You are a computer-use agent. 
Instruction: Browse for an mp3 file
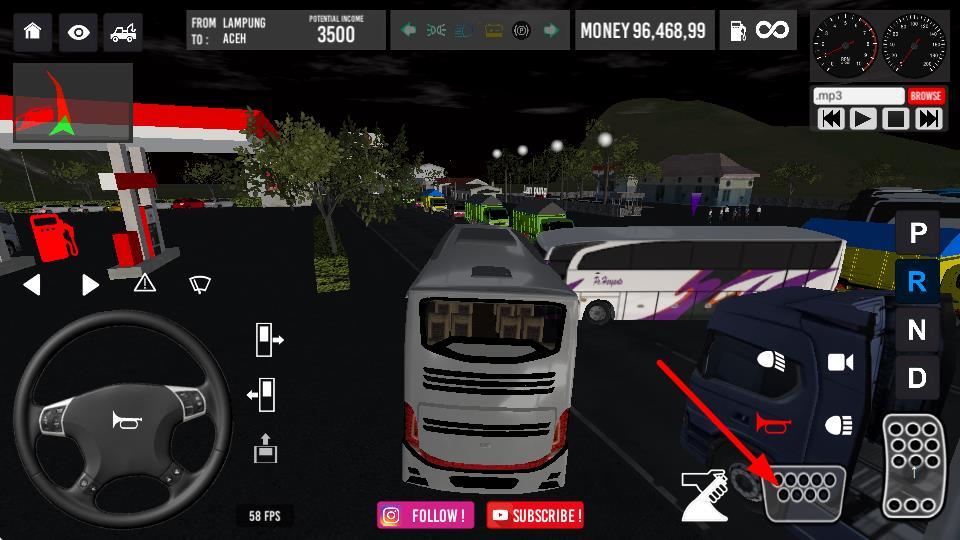point(926,96)
